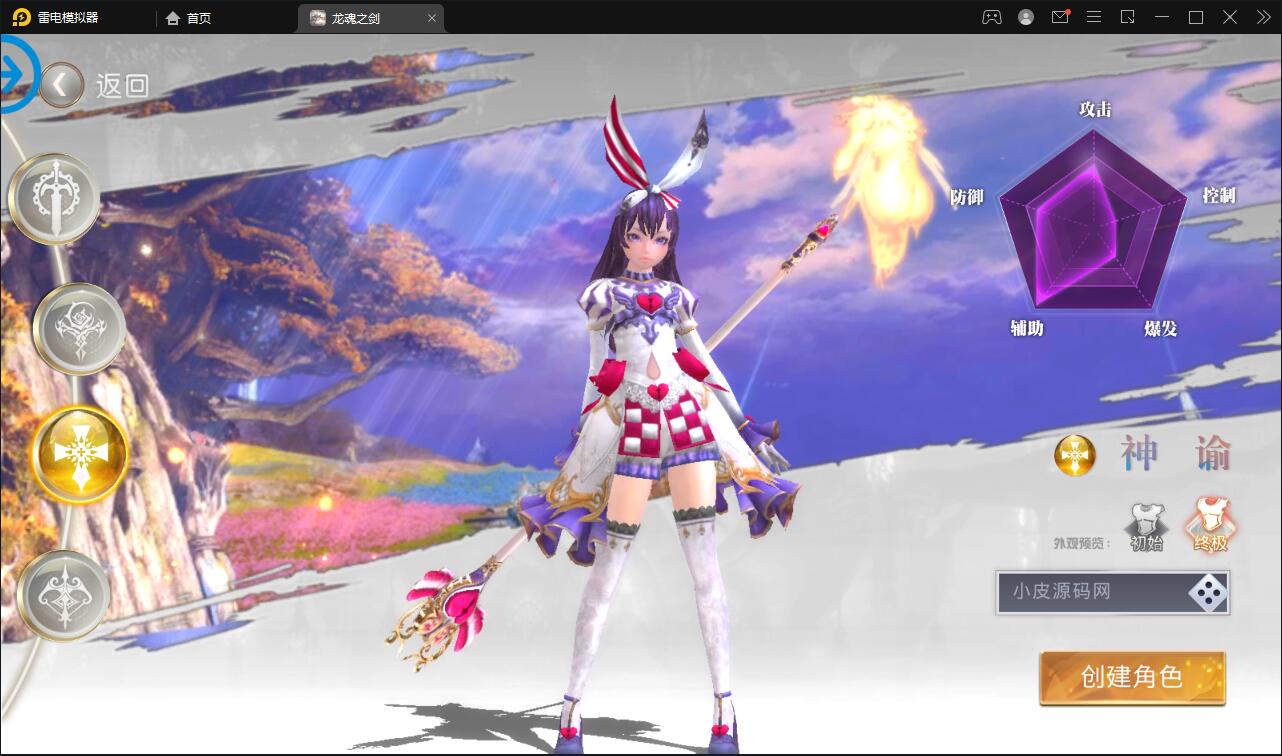Open the LDPlayer hamburger menu icon
1282x756 pixels.
click(x=1094, y=17)
